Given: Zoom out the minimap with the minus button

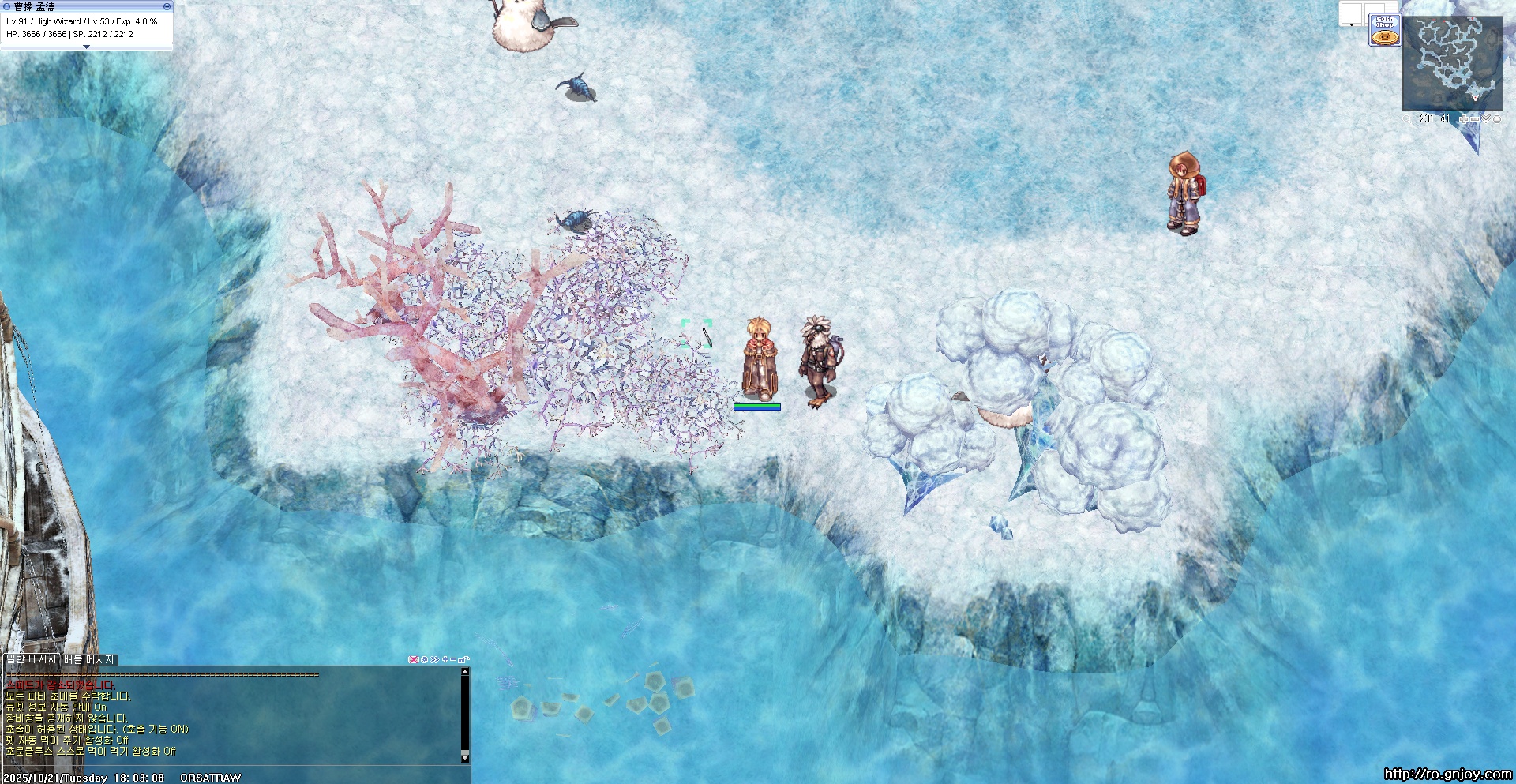Looking at the screenshot, I should coord(1475,119).
